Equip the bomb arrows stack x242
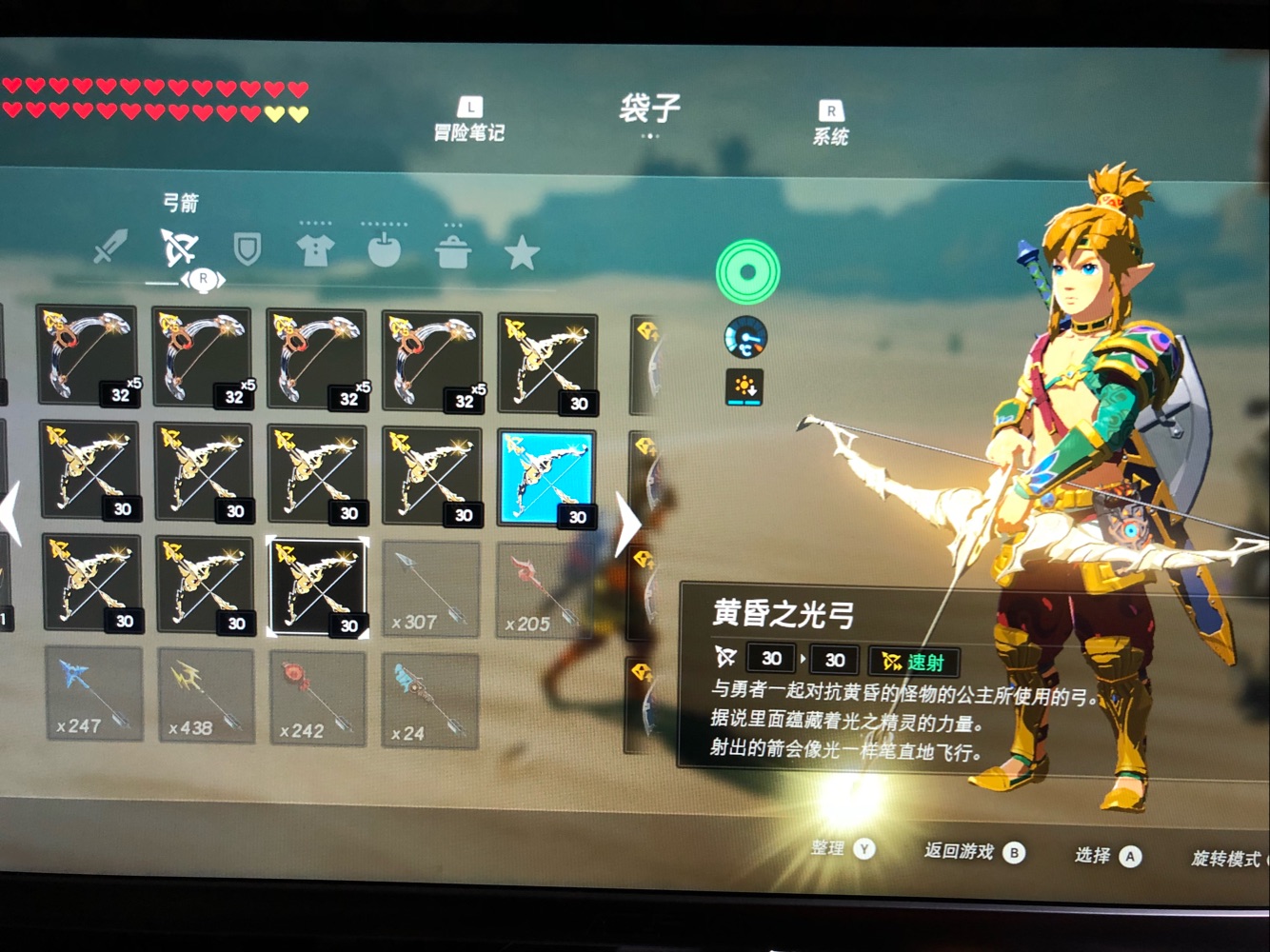1270x952 pixels. (318, 700)
